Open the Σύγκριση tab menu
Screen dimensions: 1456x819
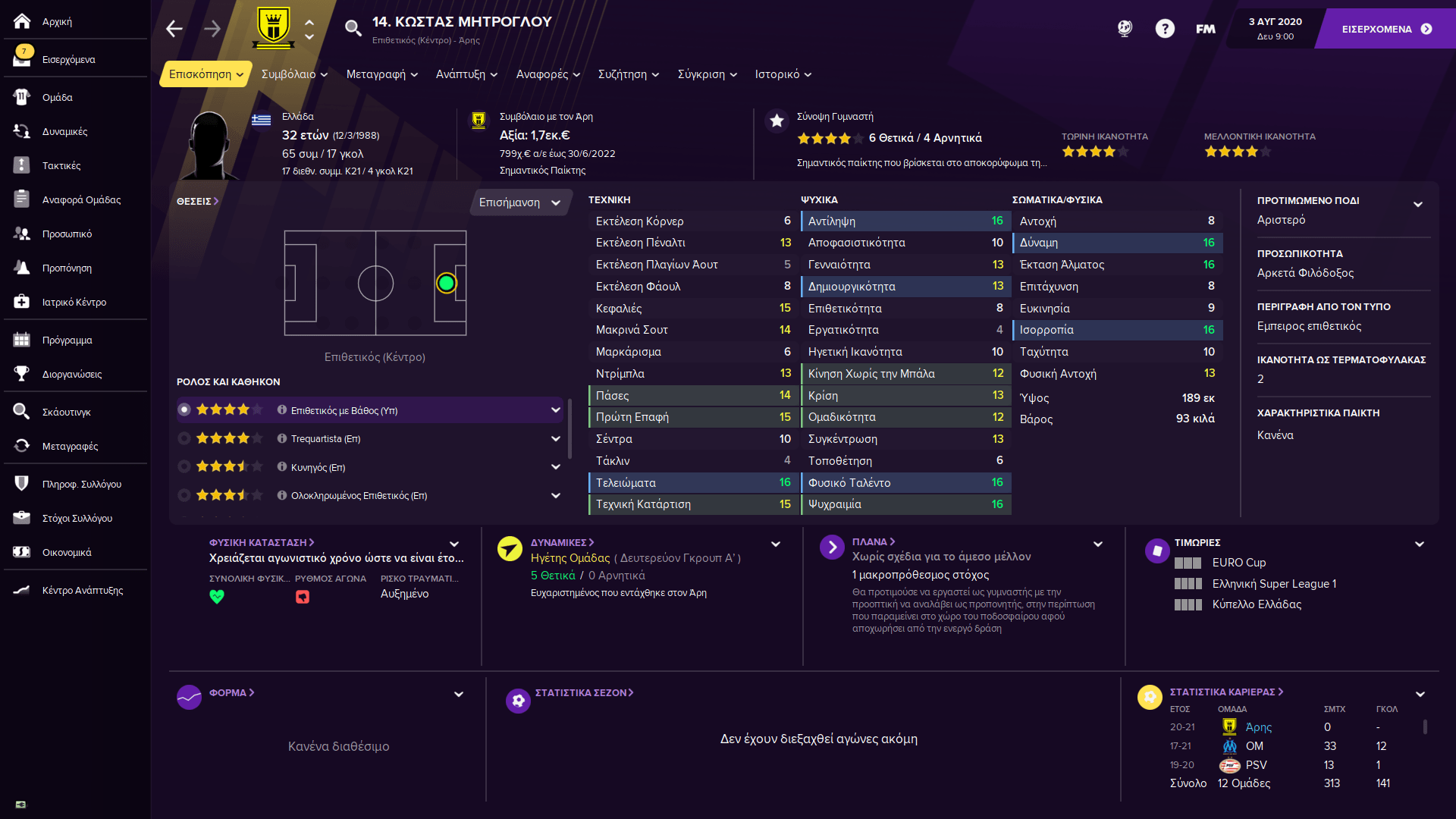pyautogui.click(x=707, y=74)
